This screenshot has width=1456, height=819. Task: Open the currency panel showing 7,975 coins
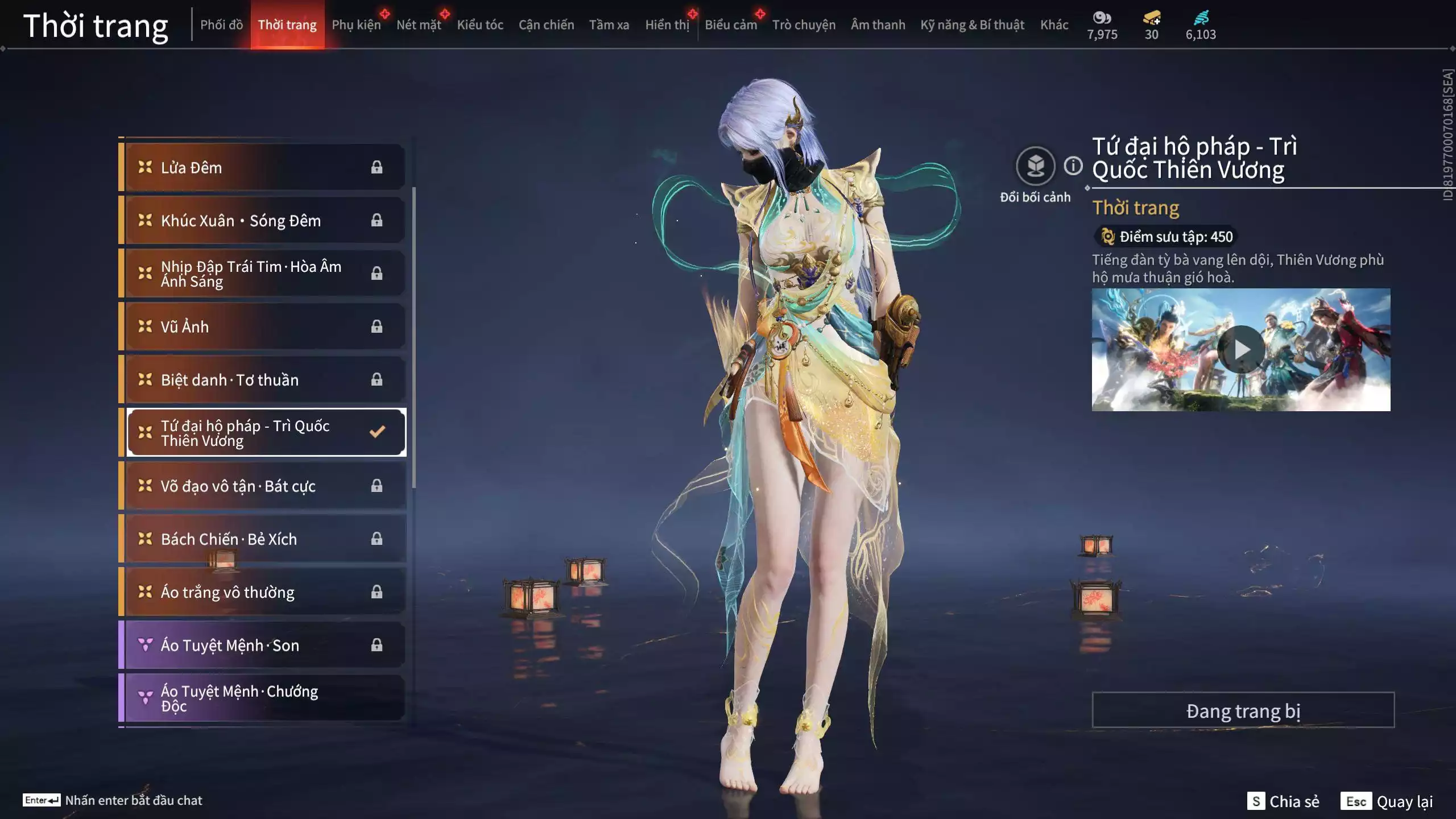(1102, 24)
